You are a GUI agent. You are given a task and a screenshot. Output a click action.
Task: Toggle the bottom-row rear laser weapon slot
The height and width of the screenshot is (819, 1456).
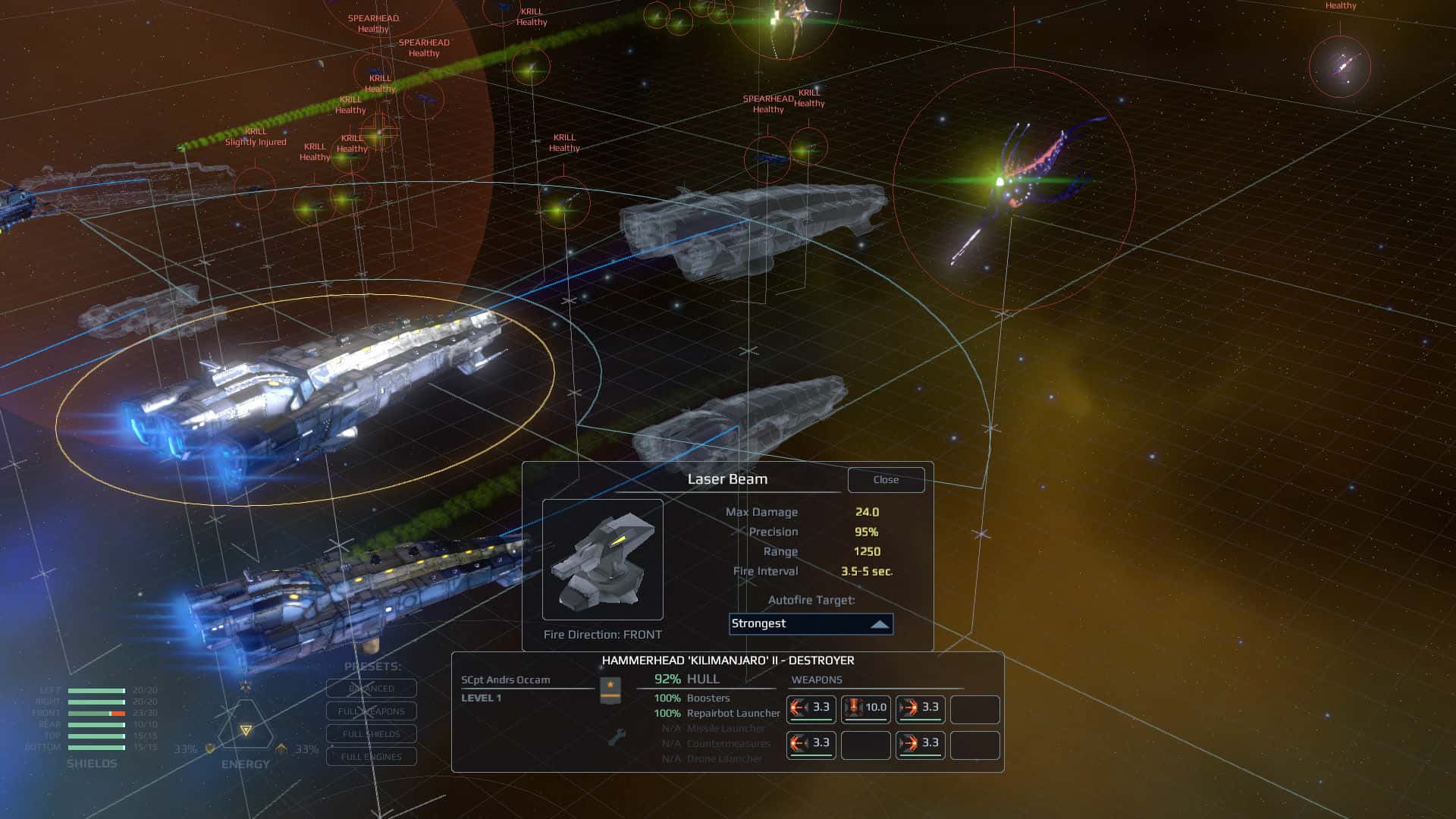pyautogui.click(x=810, y=745)
